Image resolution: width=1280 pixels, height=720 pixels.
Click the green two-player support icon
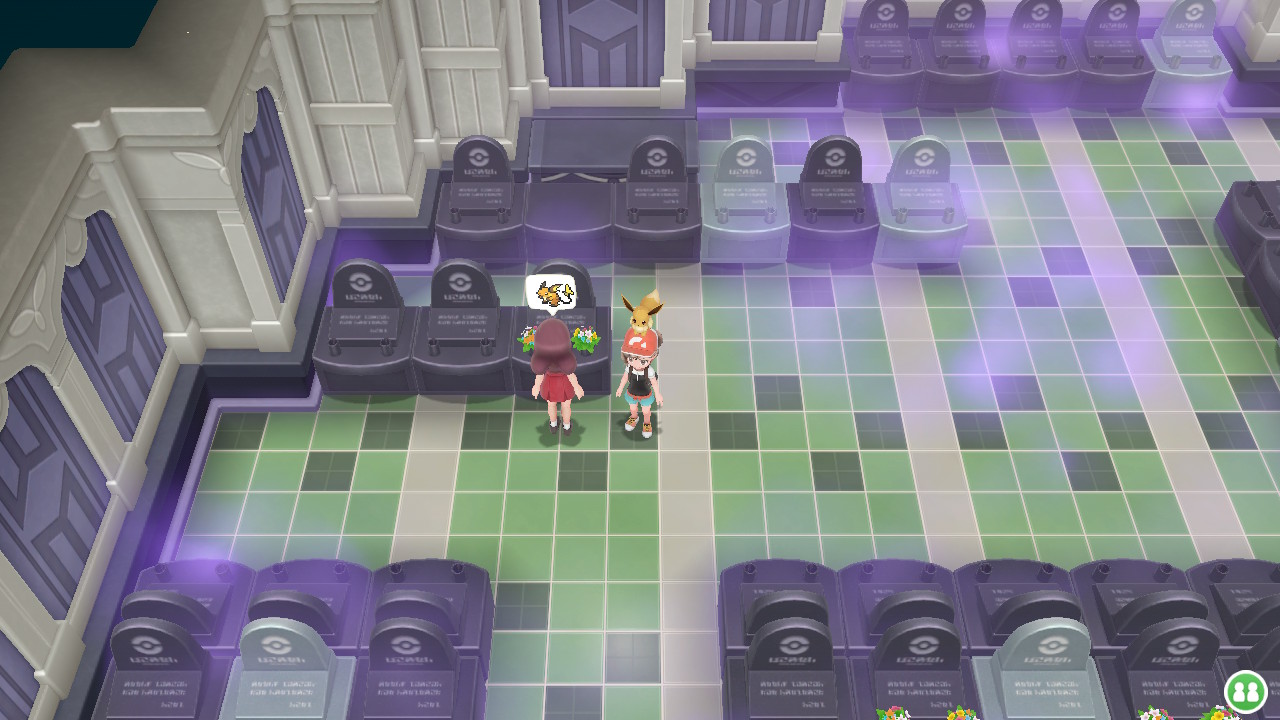pyautogui.click(x=1246, y=692)
